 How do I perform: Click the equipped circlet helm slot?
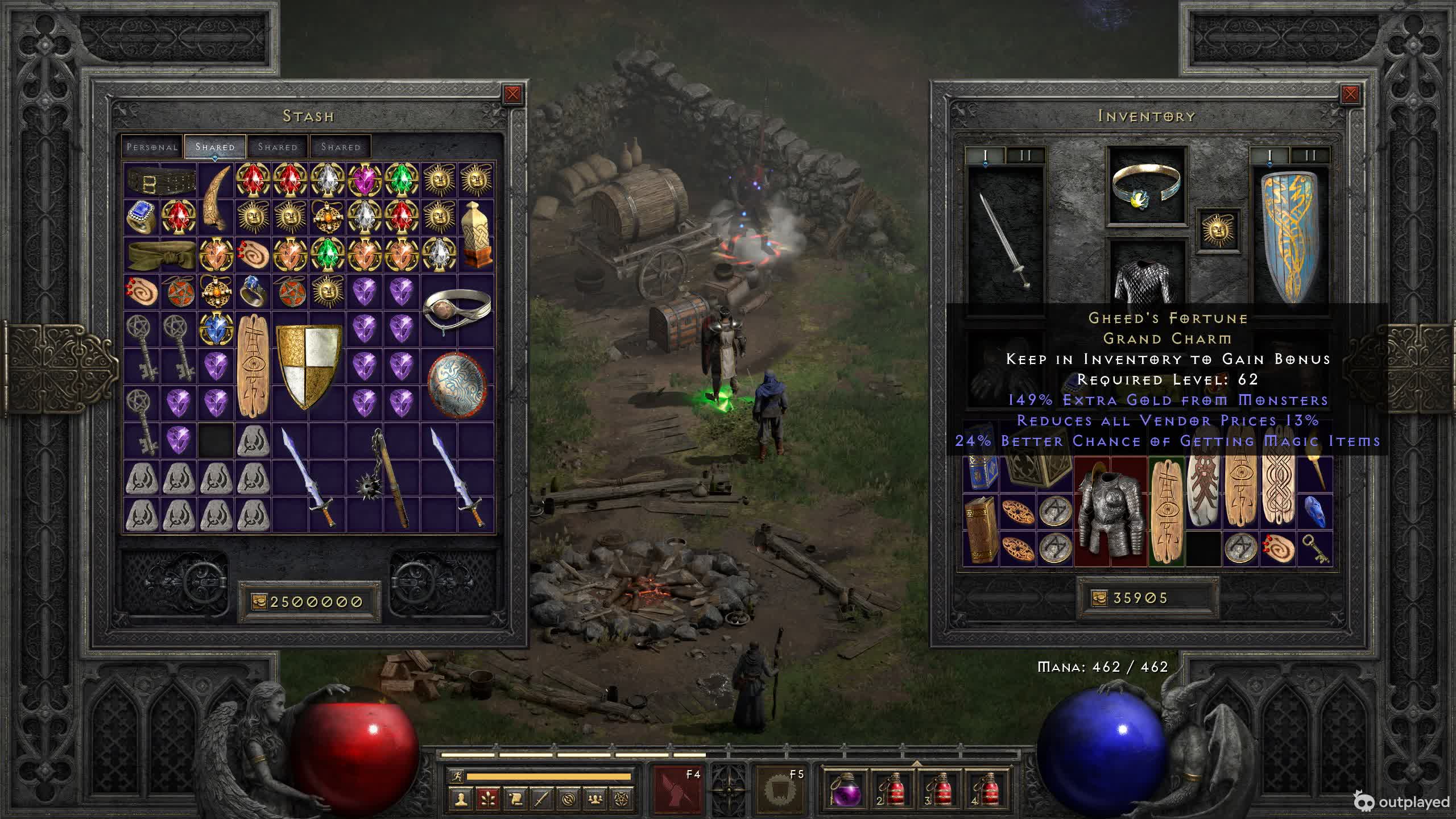1146,185
